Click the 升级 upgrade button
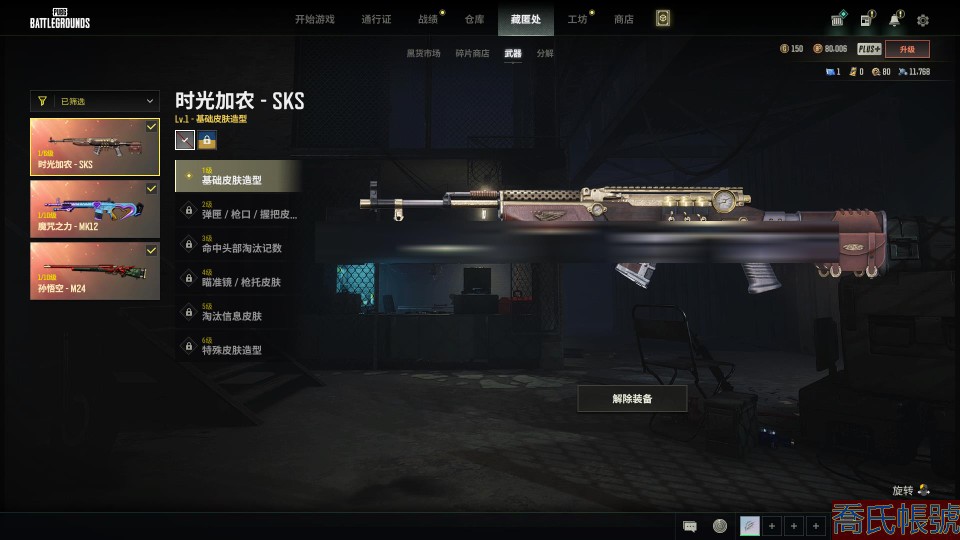Screen dimensions: 960x540 pos(907,49)
